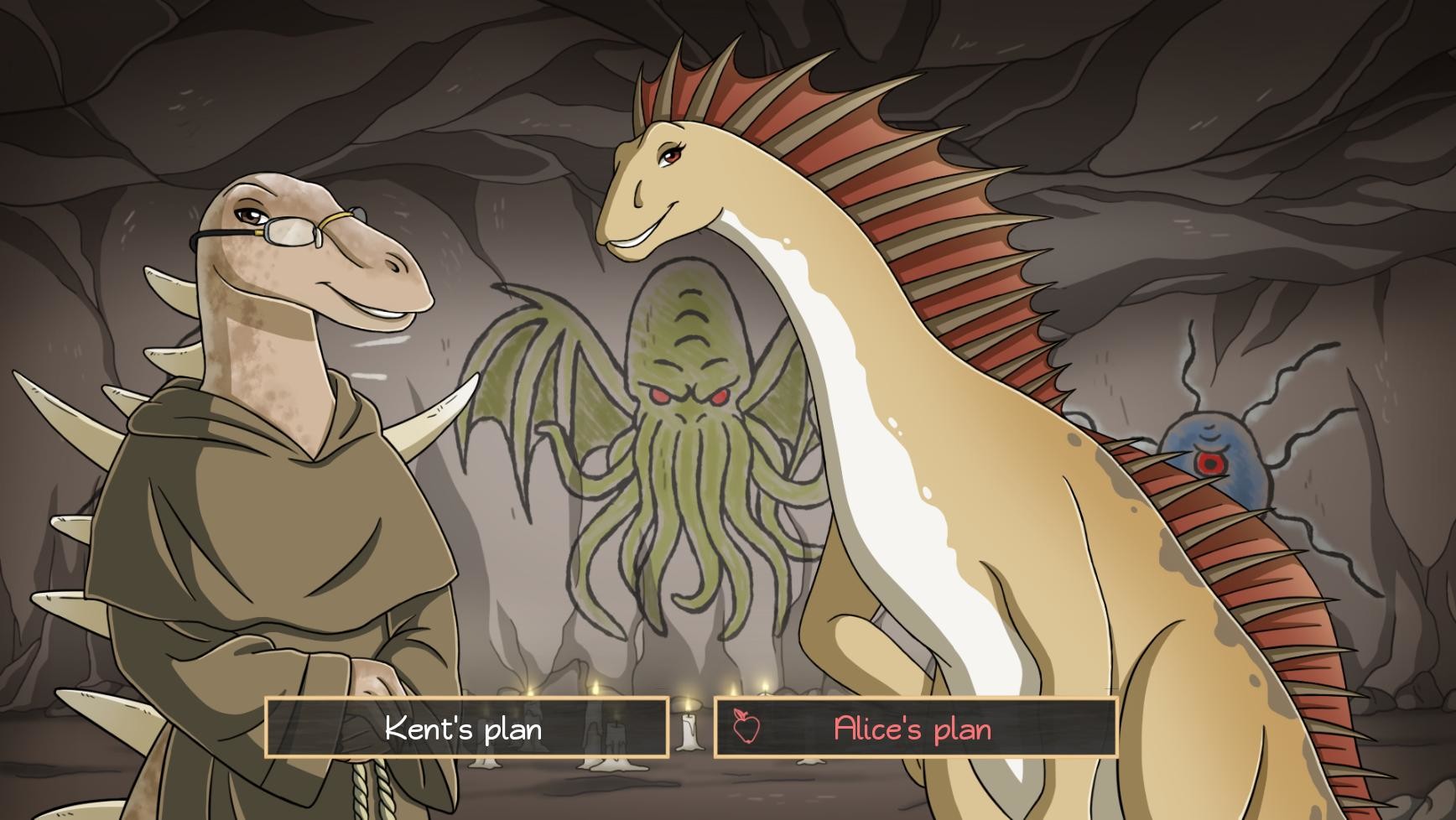Click Alice's plan pink text label
The height and width of the screenshot is (820, 1456).
coord(911,729)
